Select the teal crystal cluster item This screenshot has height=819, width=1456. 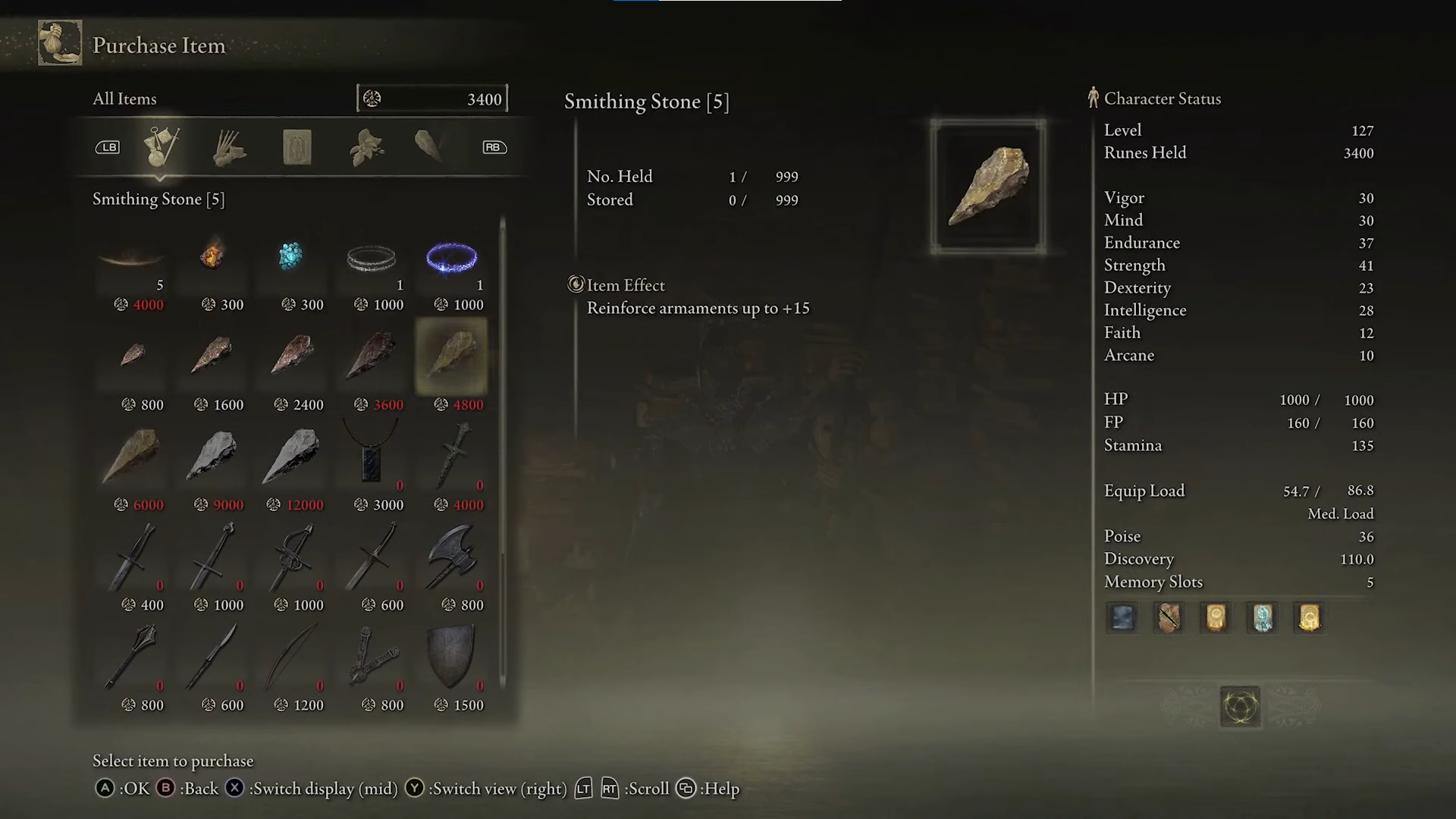pos(291,256)
